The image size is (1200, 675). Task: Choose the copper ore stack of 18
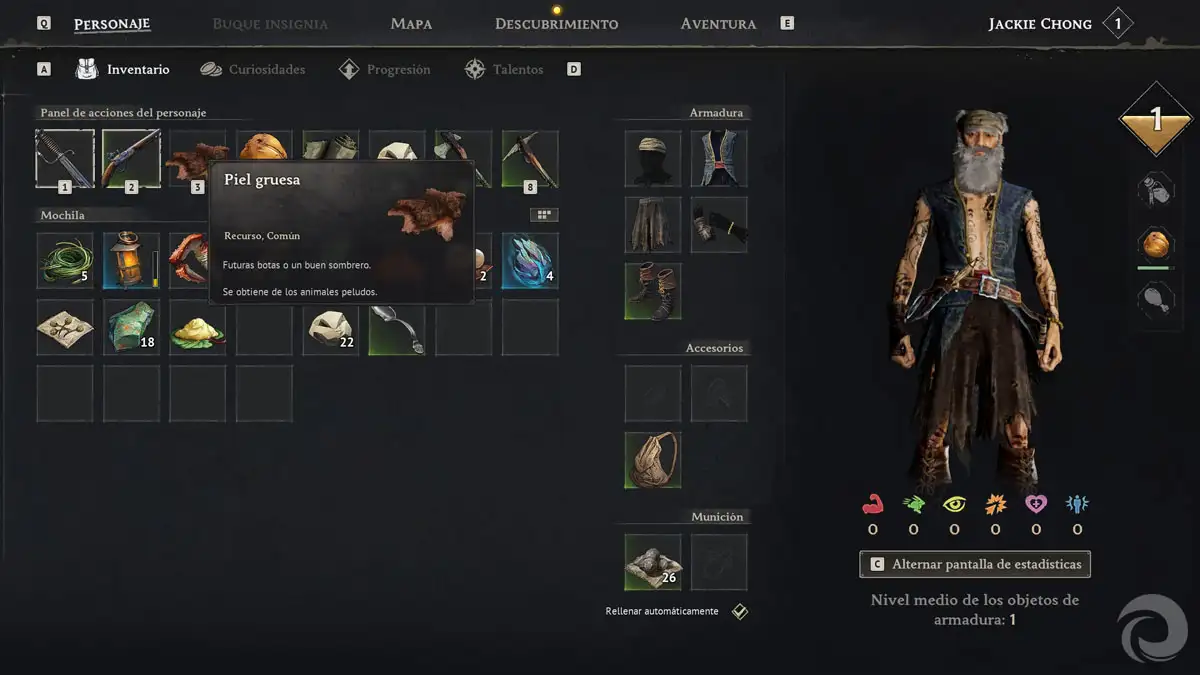click(131, 327)
